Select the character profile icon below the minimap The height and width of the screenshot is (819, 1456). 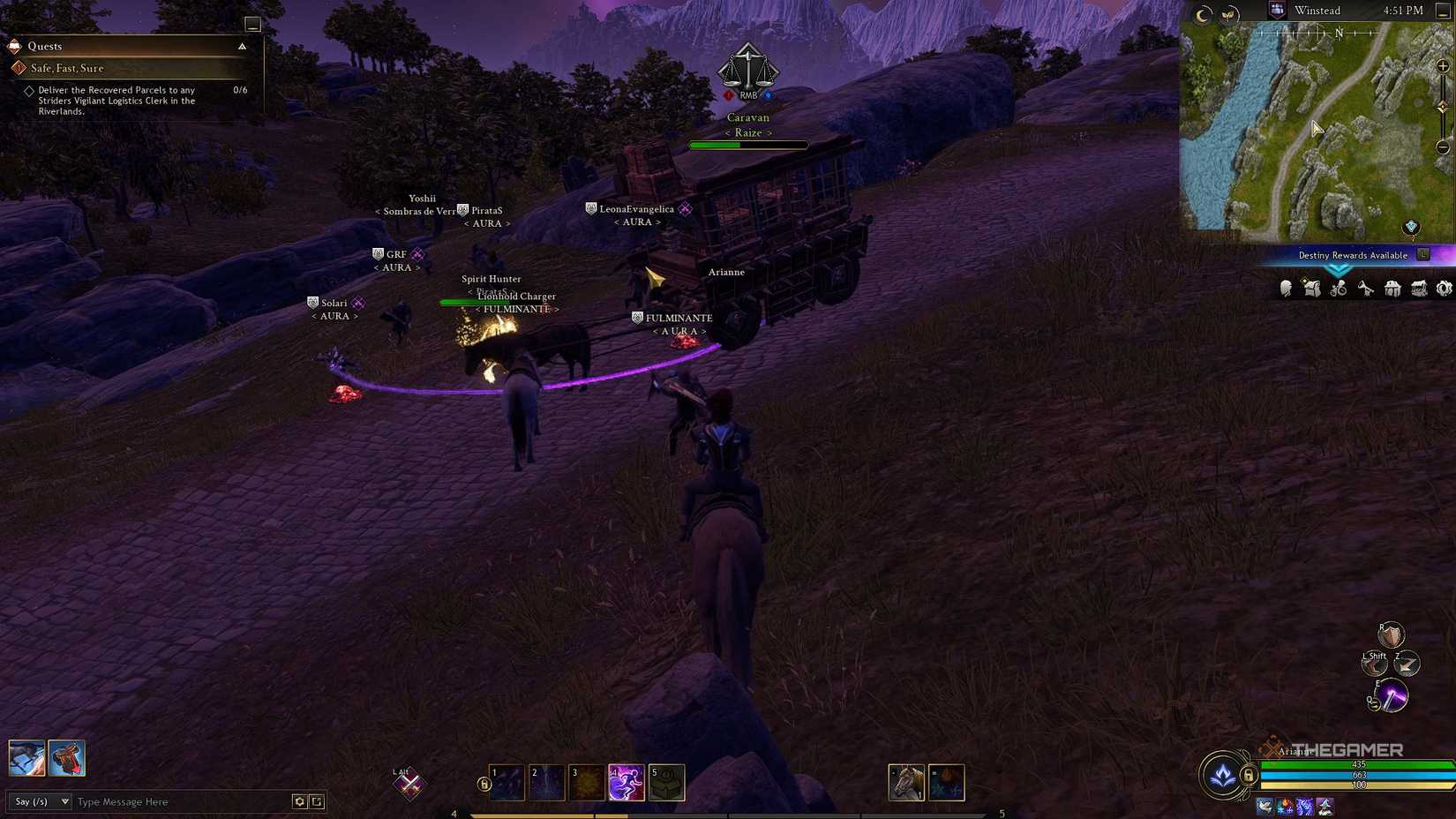[1285, 288]
